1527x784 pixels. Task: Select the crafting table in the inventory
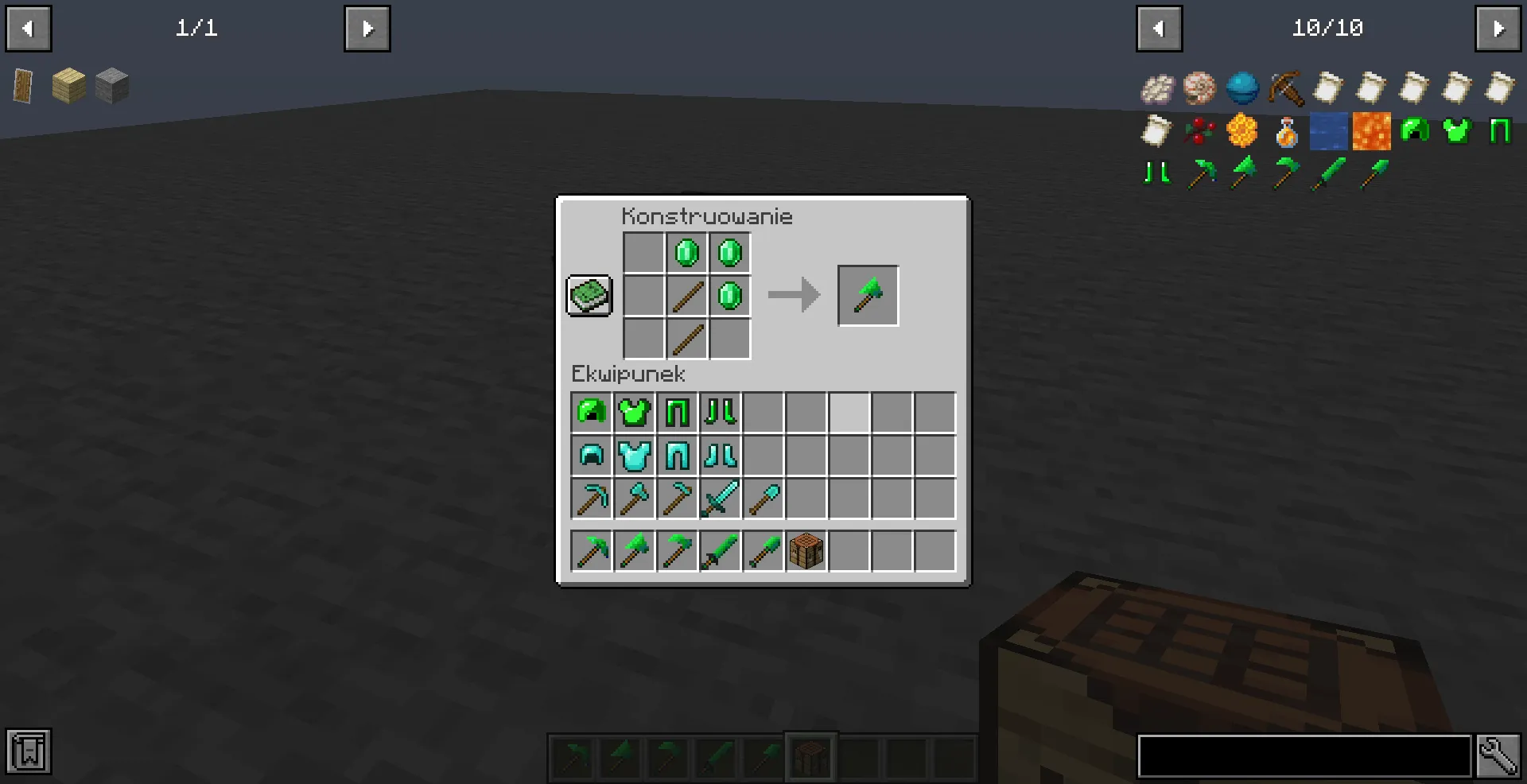[806, 550]
